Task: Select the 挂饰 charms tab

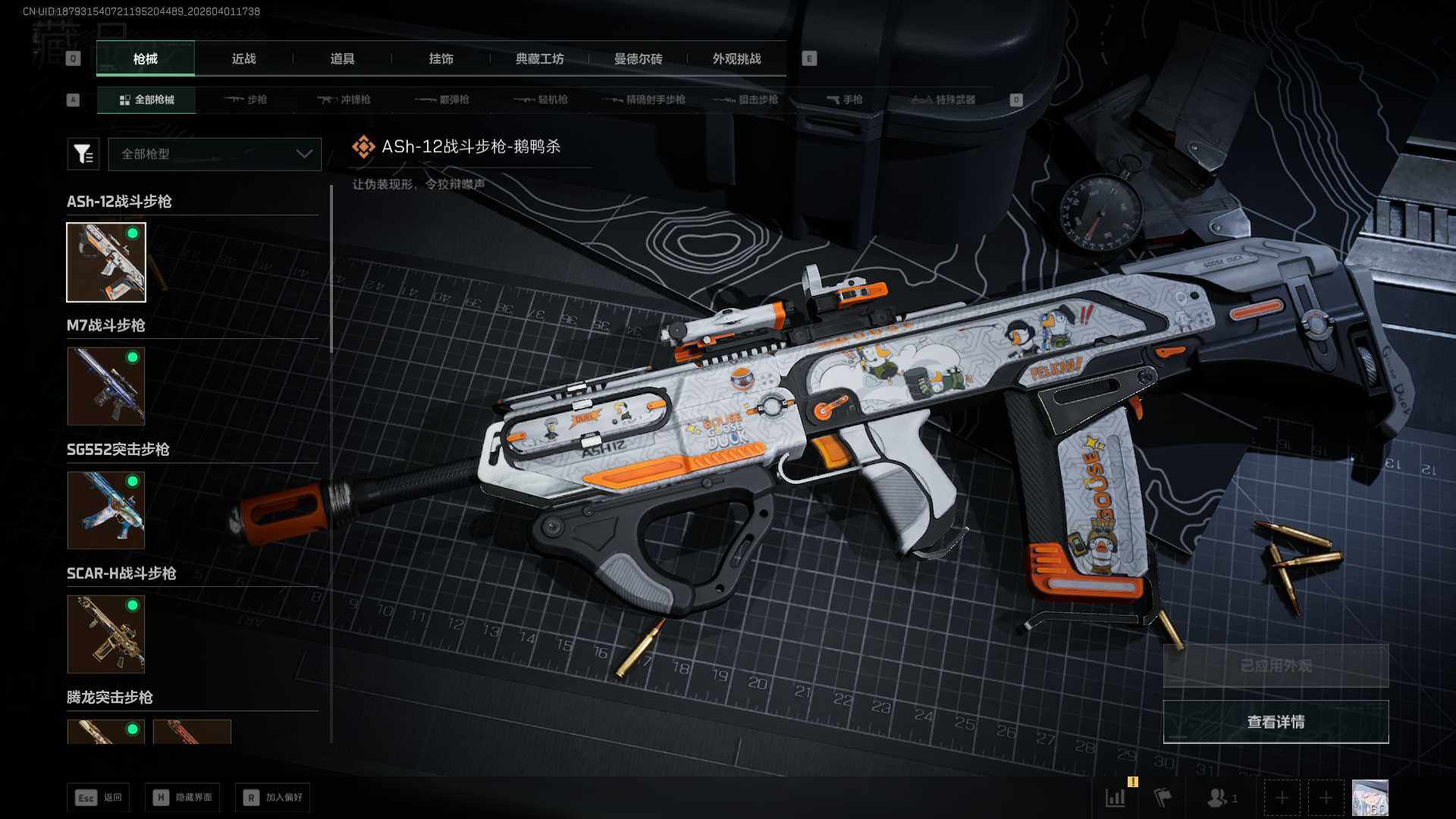Action: pyautogui.click(x=441, y=59)
